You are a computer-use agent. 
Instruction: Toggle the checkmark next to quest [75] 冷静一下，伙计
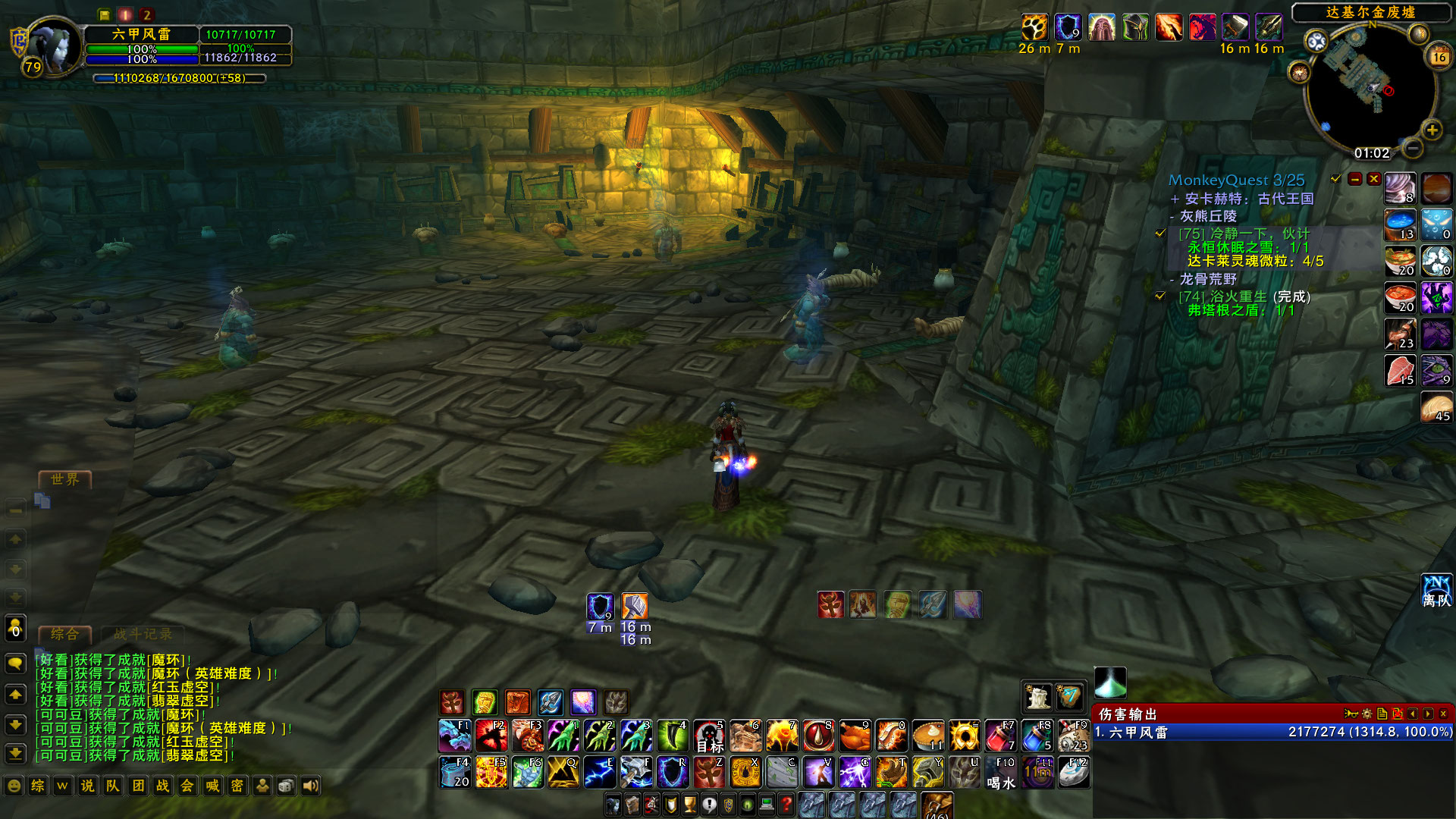1160,234
